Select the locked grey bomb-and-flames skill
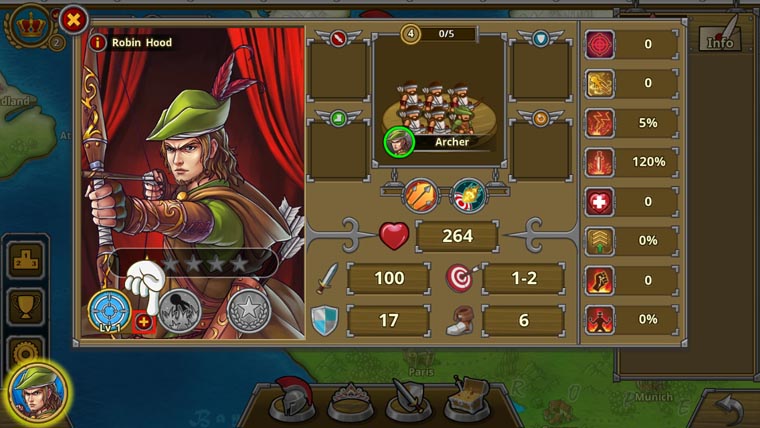 pyautogui.click(x=178, y=310)
